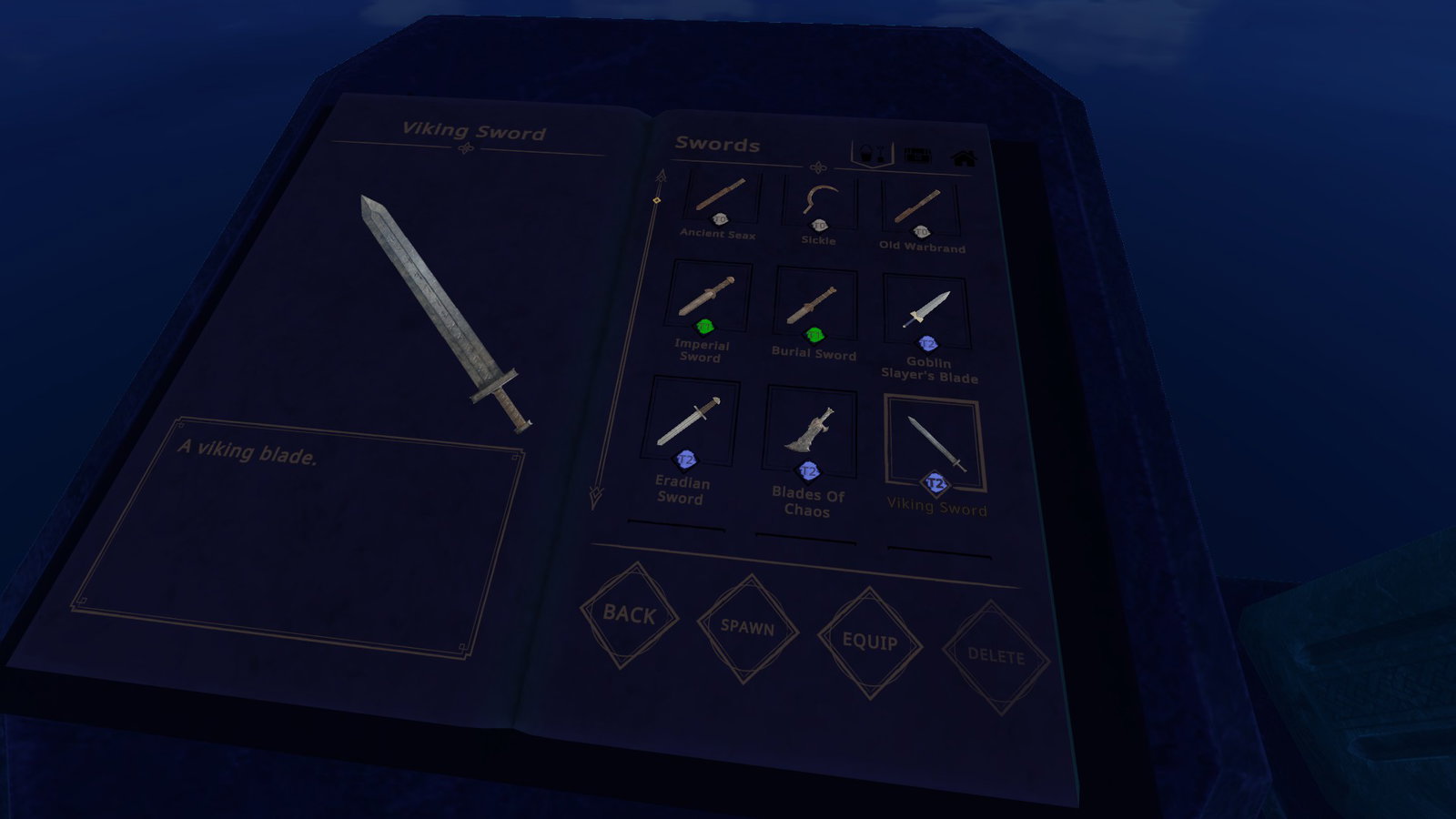The width and height of the screenshot is (1456, 819).
Task: Pick the Eradian Sword slot
Action: [690, 424]
